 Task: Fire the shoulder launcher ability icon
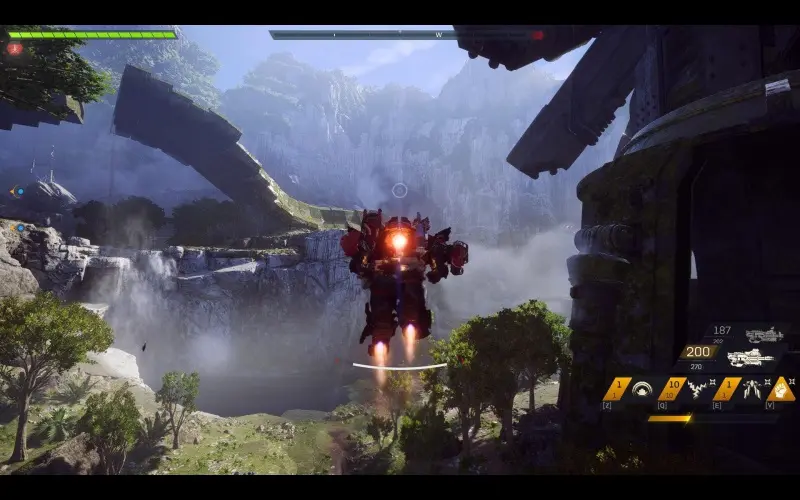(x=749, y=389)
